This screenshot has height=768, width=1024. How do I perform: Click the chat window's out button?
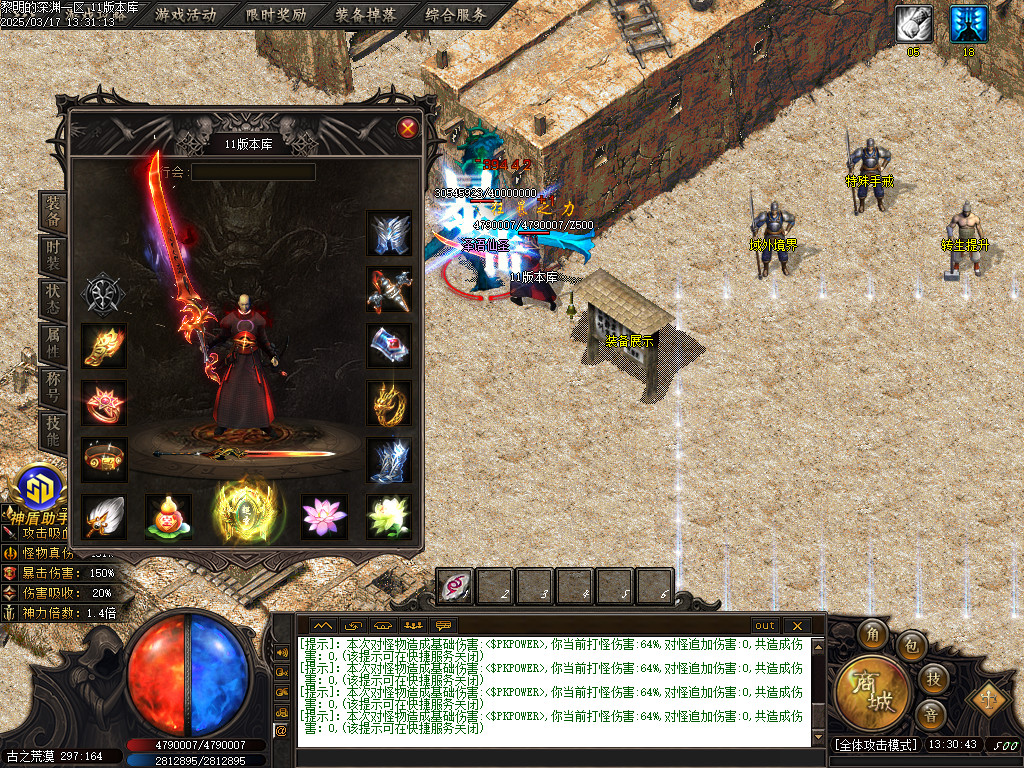pyautogui.click(x=765, y=626)
